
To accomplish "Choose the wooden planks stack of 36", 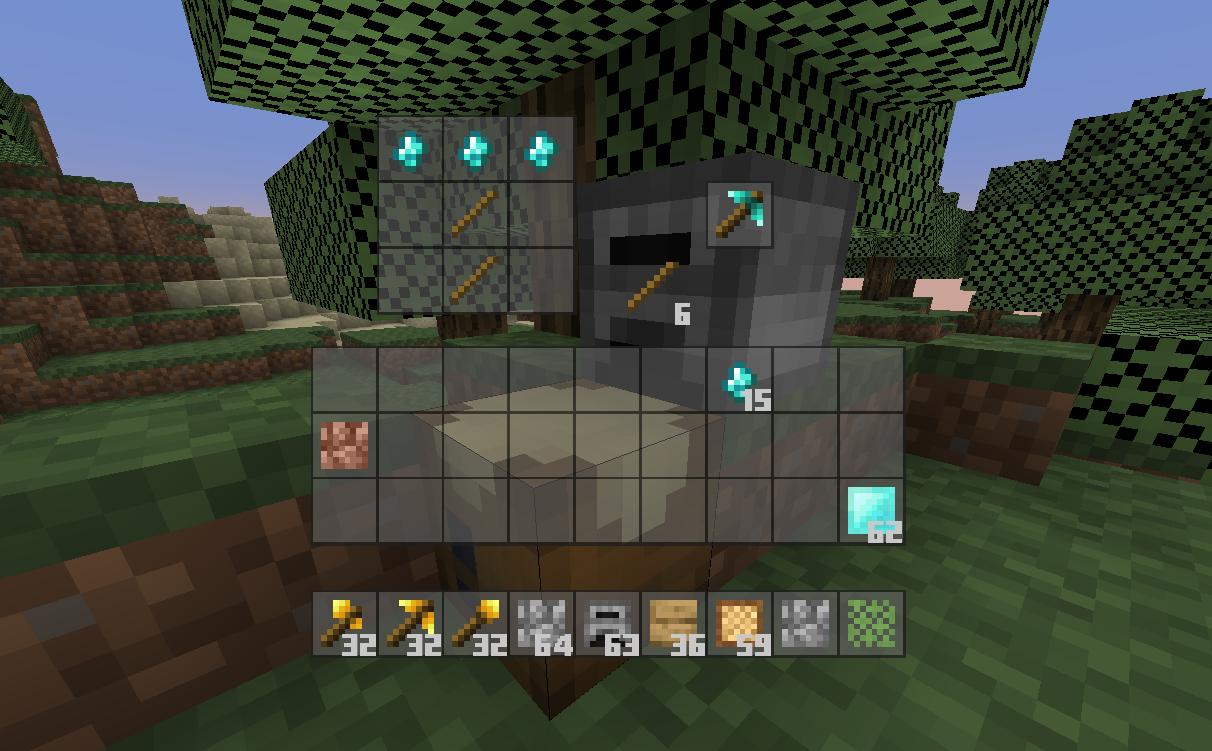I will [x=674, y=623].
